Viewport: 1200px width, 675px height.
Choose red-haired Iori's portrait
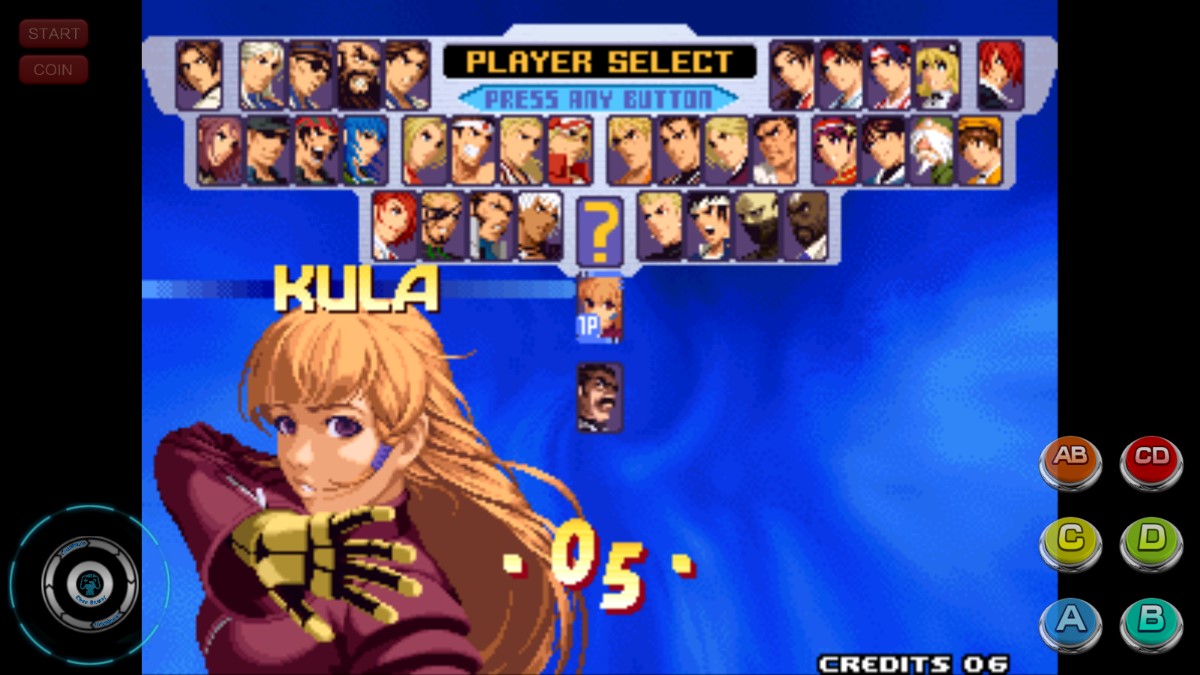[1000, 74]
